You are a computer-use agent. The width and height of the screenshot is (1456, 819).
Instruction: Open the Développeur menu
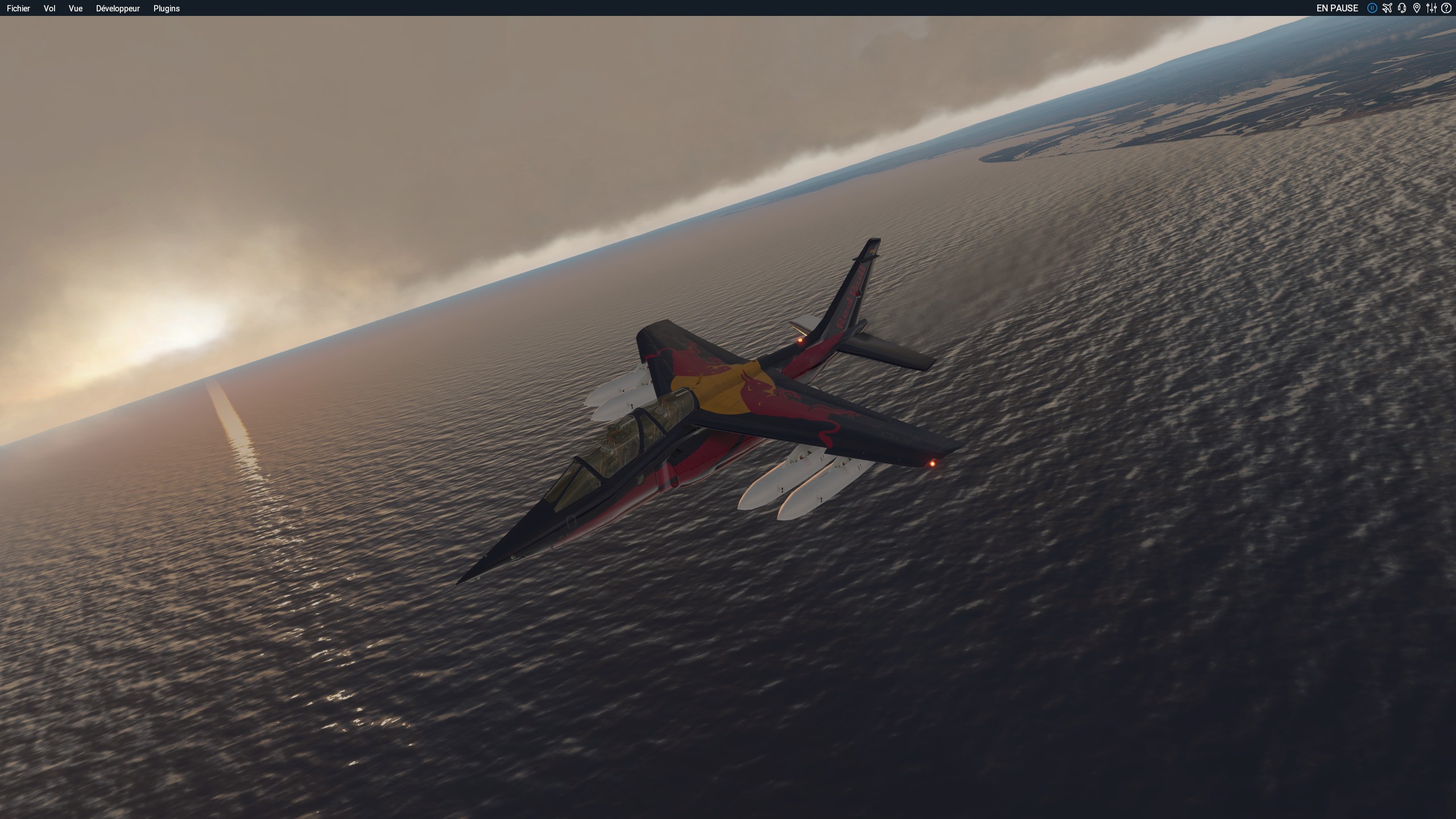pos(118,9)
